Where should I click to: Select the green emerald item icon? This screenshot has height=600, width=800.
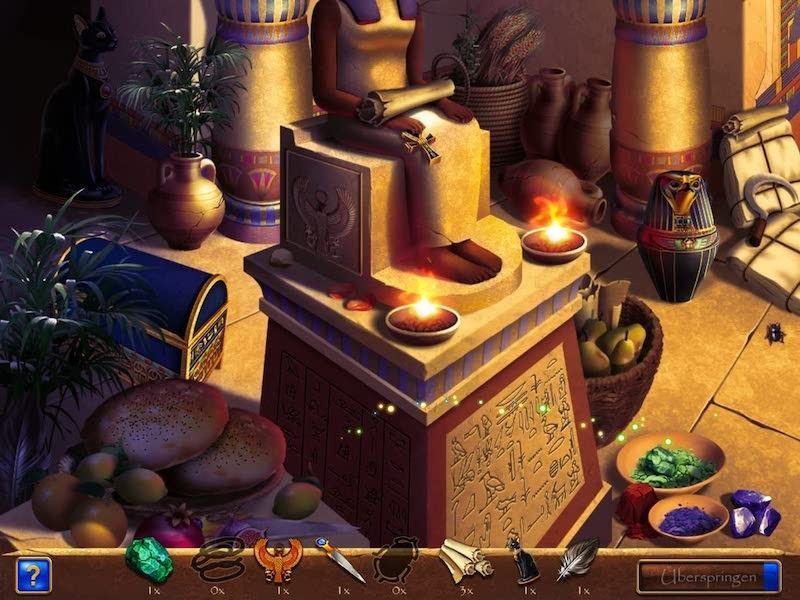point(148,560)
